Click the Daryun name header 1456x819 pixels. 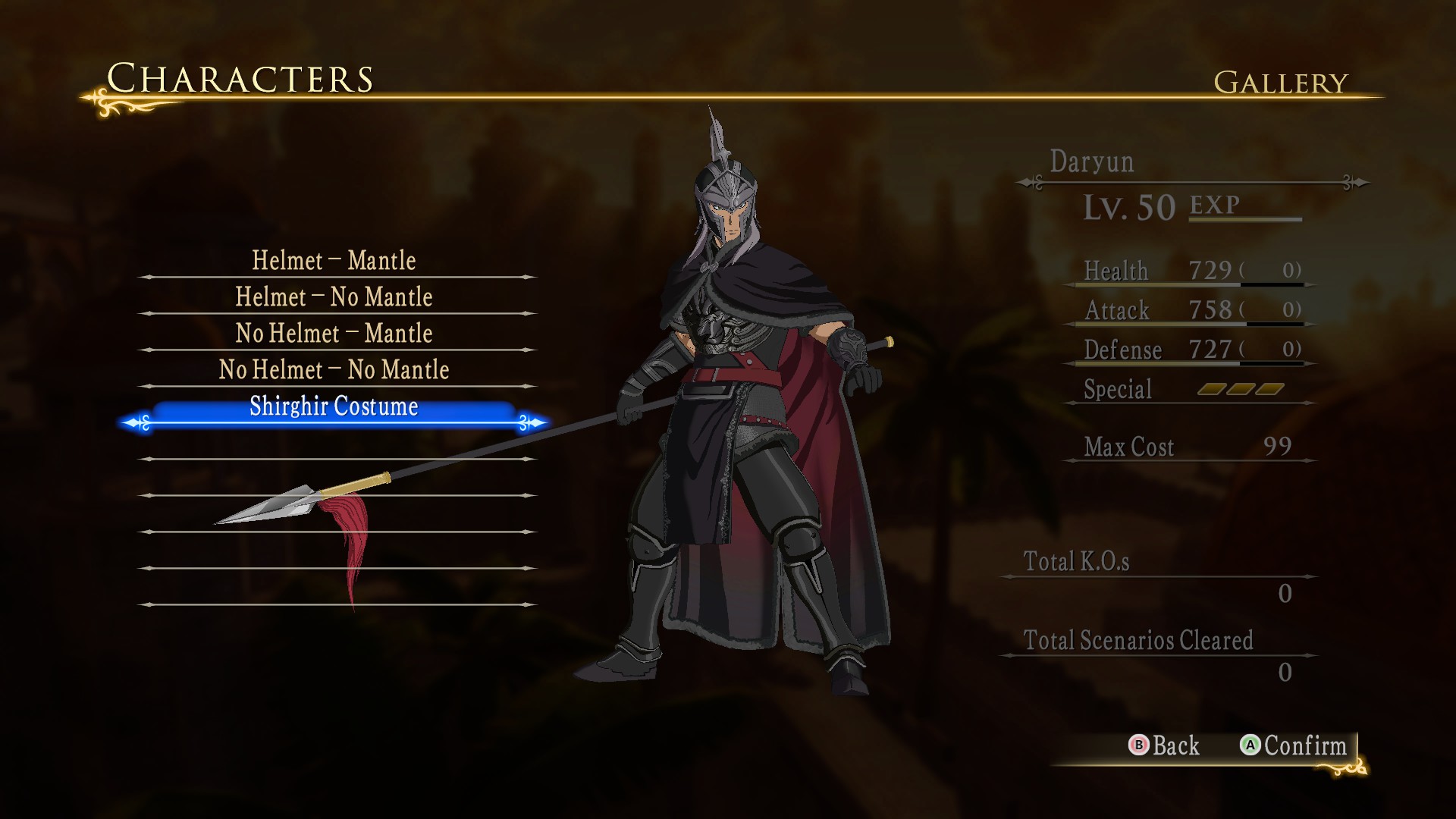point(1092,162)
